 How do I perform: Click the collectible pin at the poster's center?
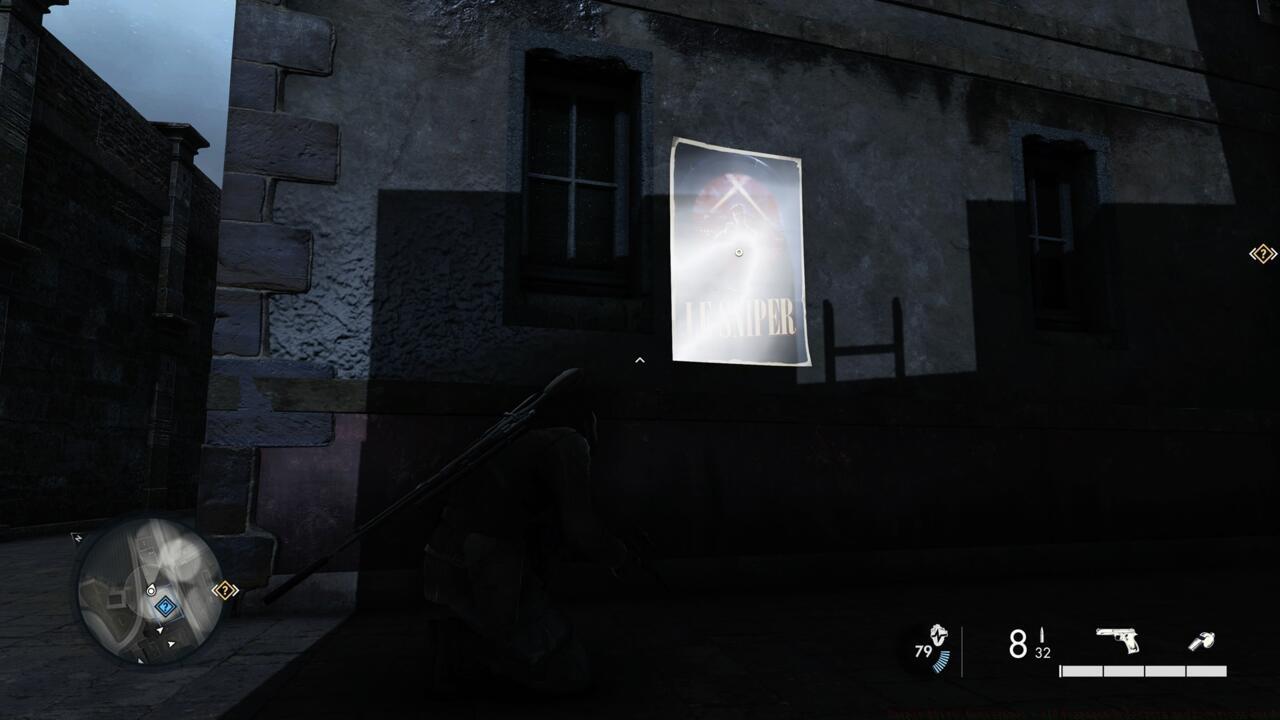739,251
